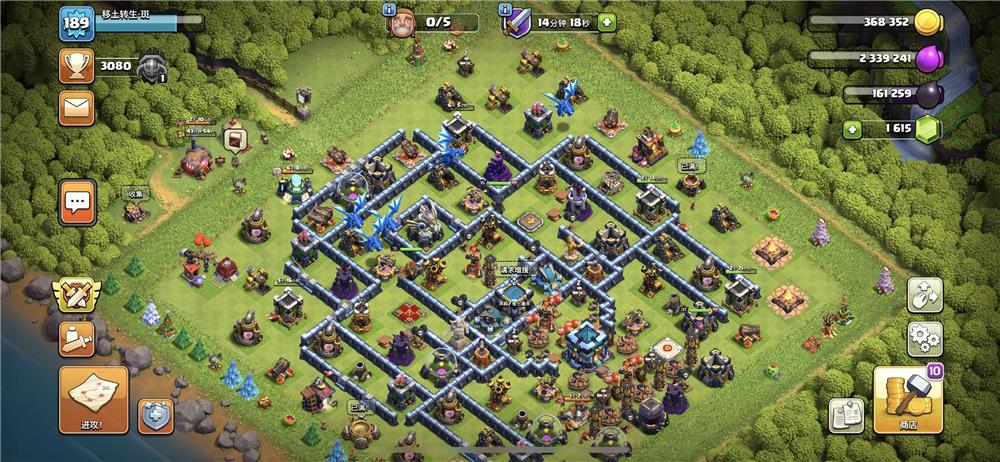Open the village layout editor hand icon
1000x462 pixels.
(925, 294)
